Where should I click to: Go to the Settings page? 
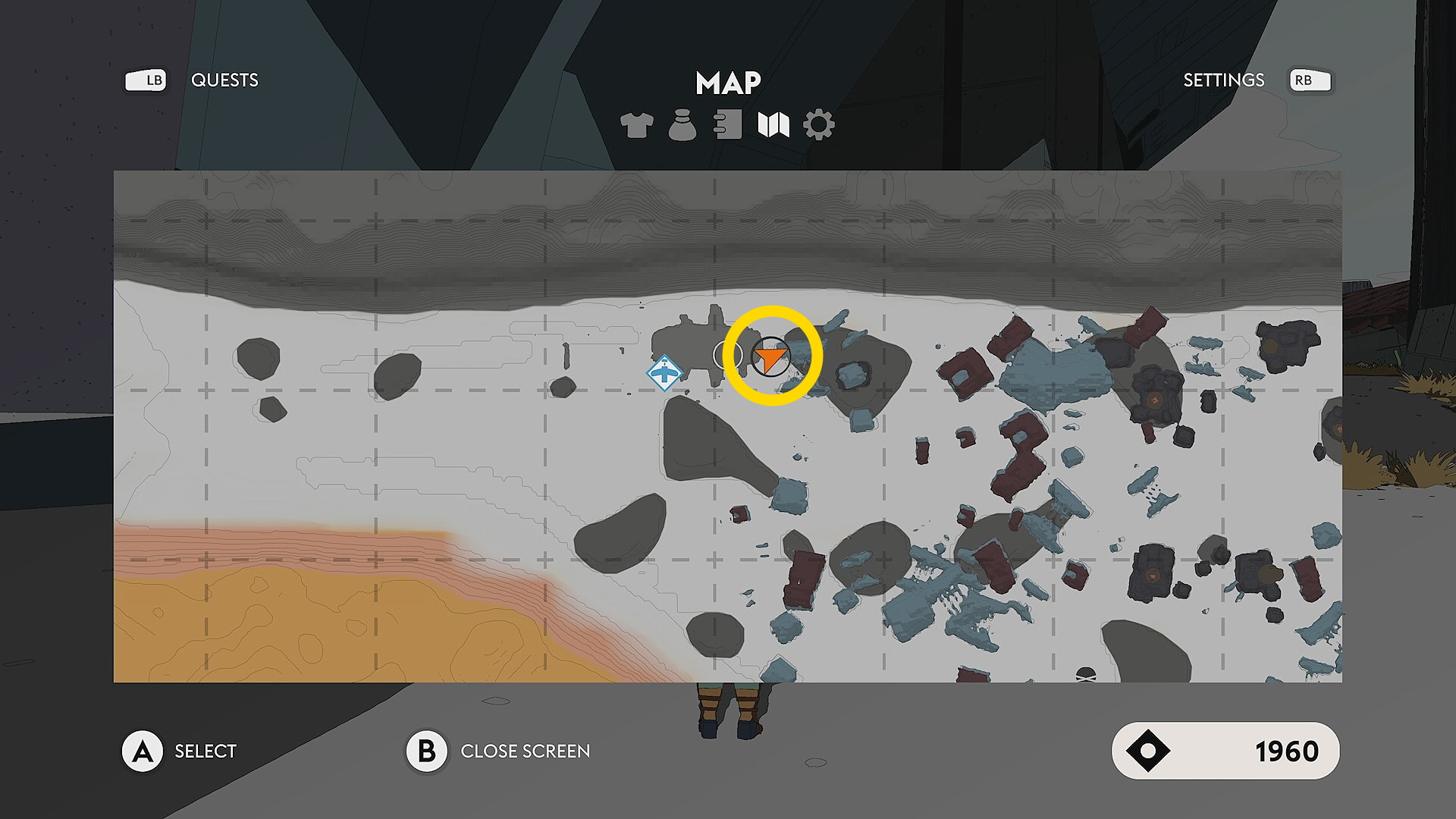1223,80
